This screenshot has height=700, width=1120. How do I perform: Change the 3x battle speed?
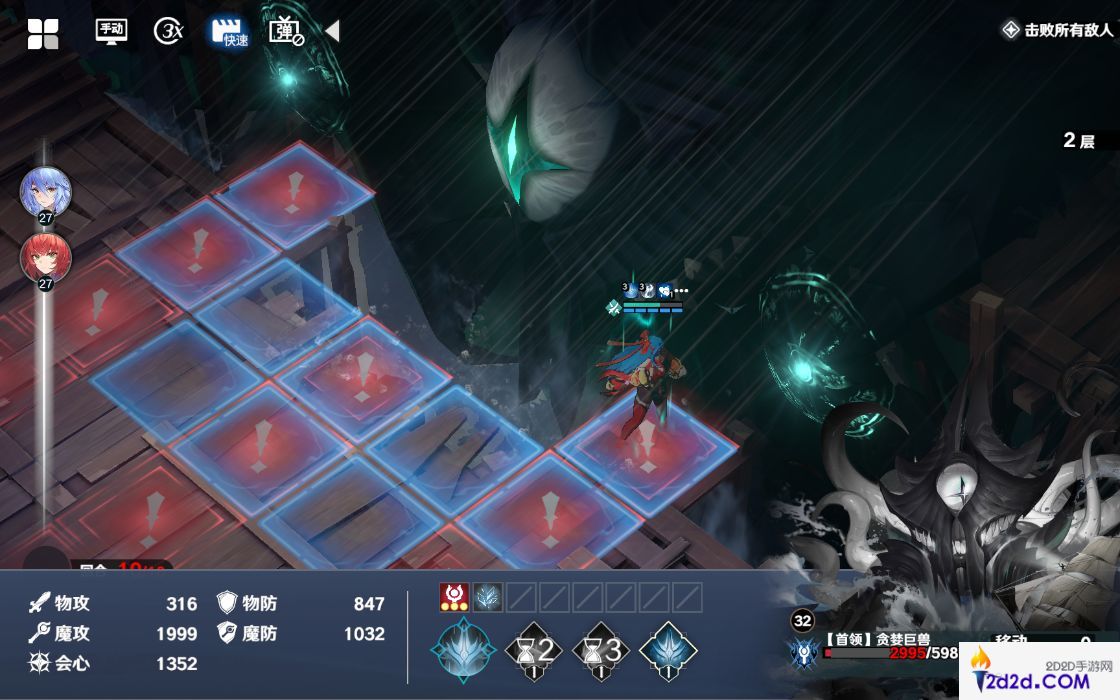click(x=169, y=31)
